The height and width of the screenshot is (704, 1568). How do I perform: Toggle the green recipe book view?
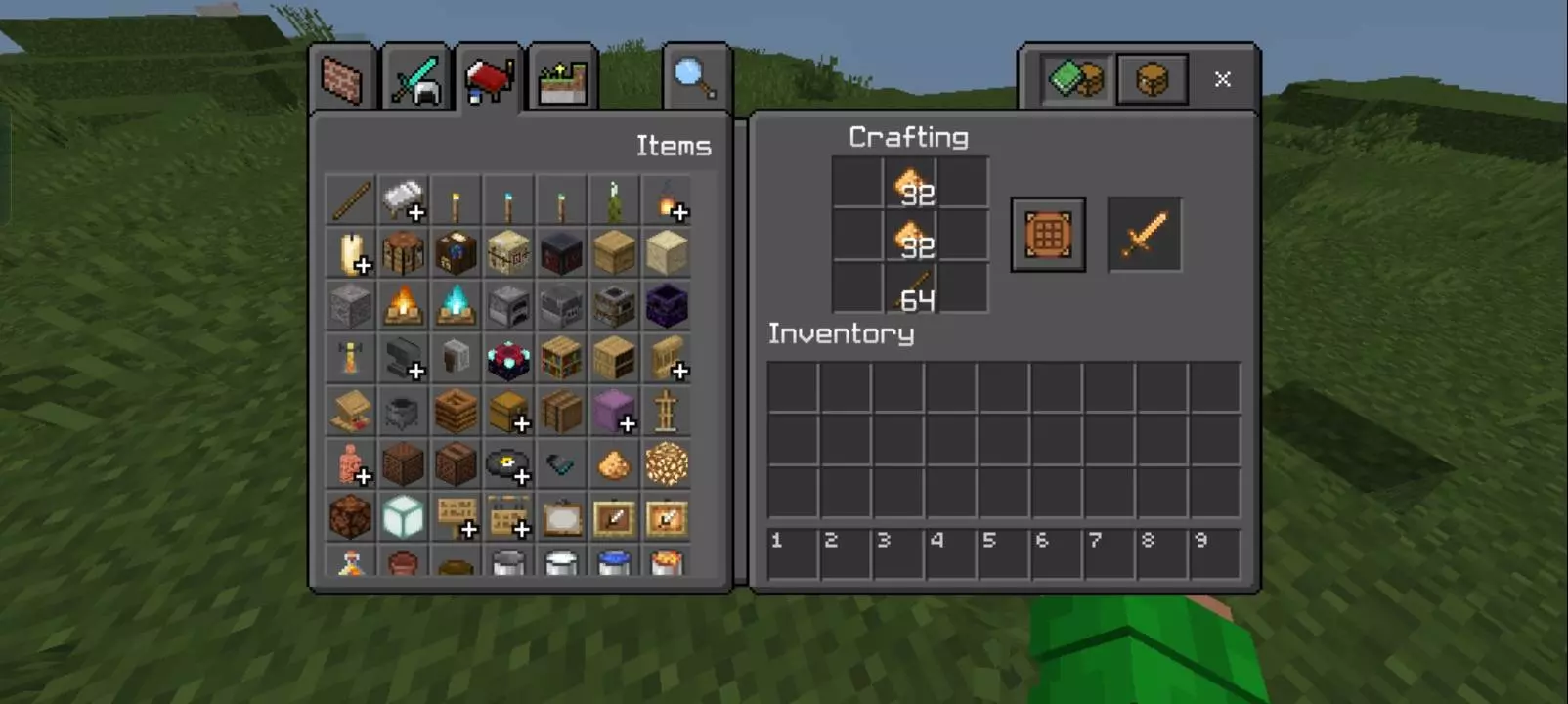(x=1075, y=79)
